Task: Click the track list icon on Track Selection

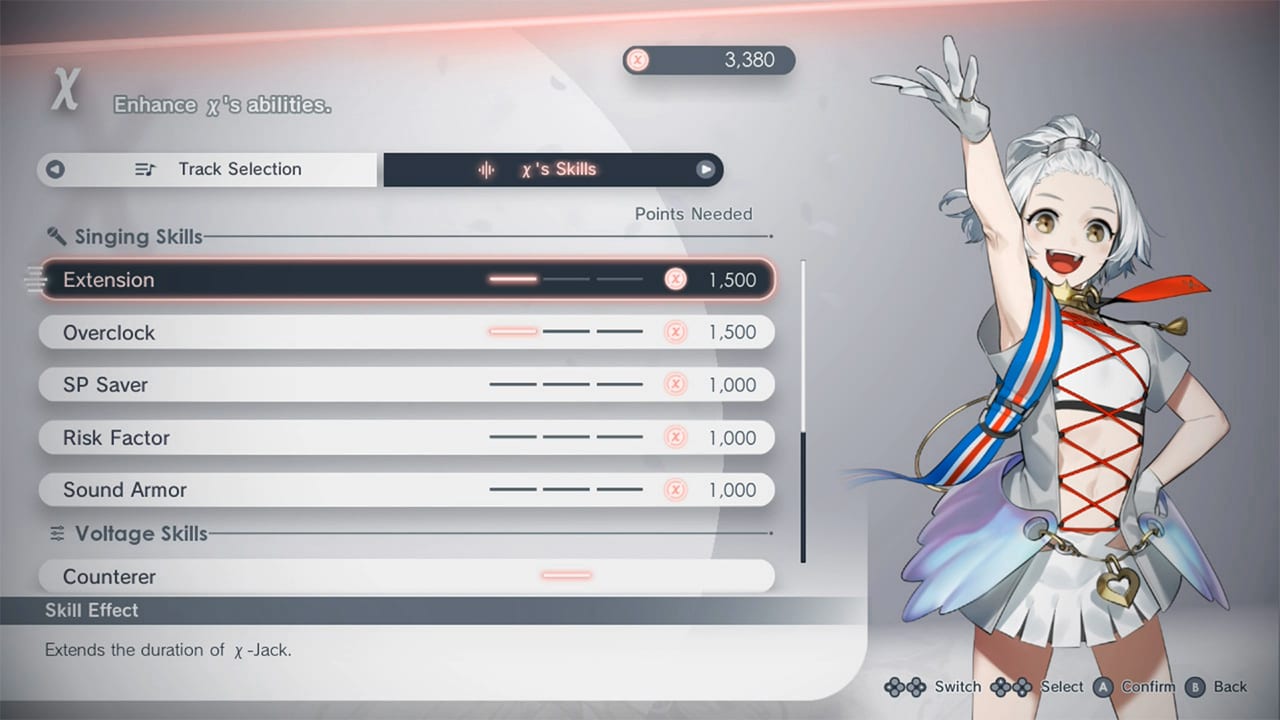Action: 145,169
